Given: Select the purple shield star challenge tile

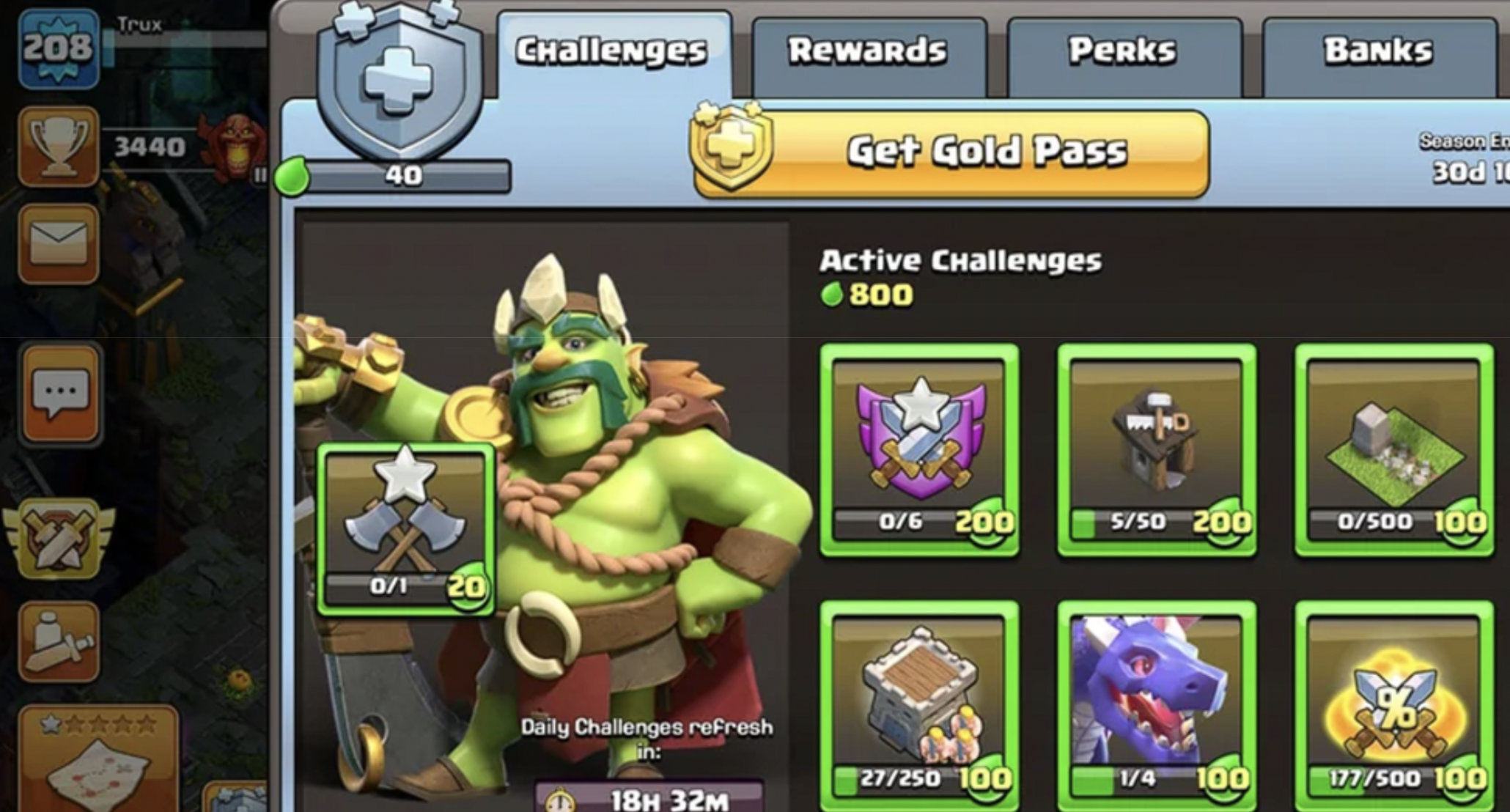Looking at the screenshot, I should click(919, 450).
